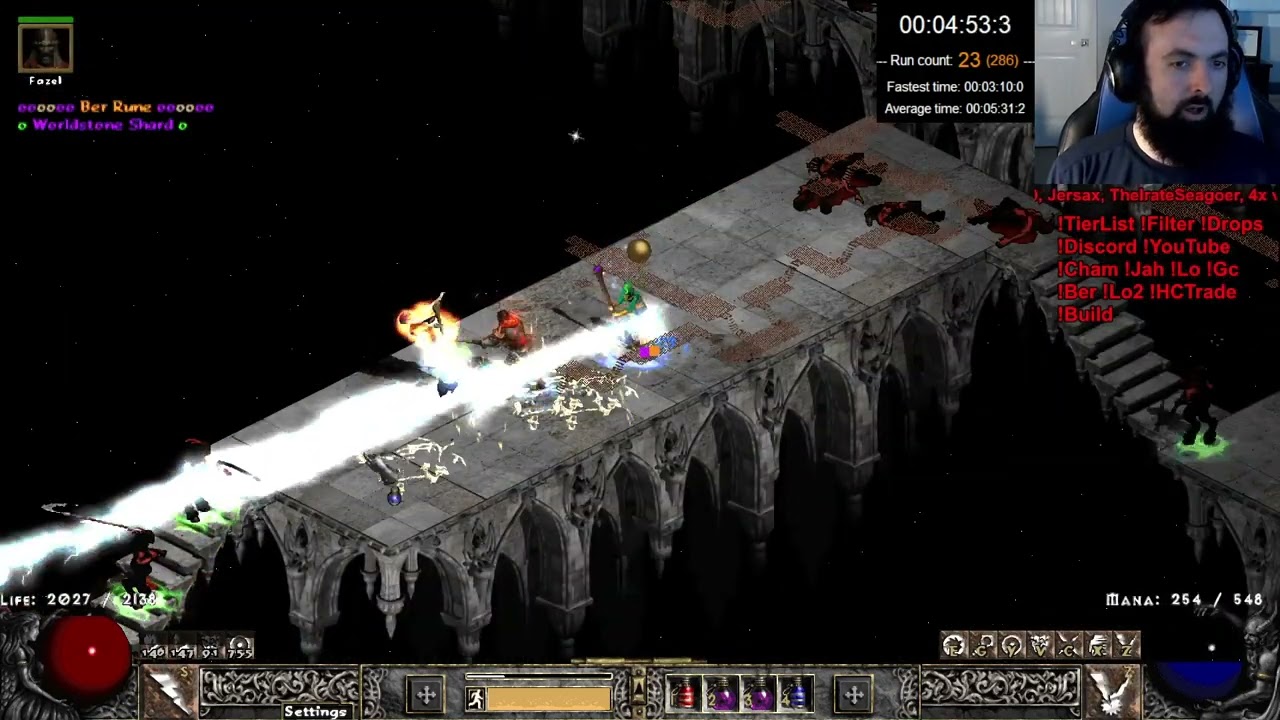Image resolution: width=1280 pixels, height=720 pixels.
Task: Choose the skill hotkey icon bound to X
Action: coord(1098,646)
